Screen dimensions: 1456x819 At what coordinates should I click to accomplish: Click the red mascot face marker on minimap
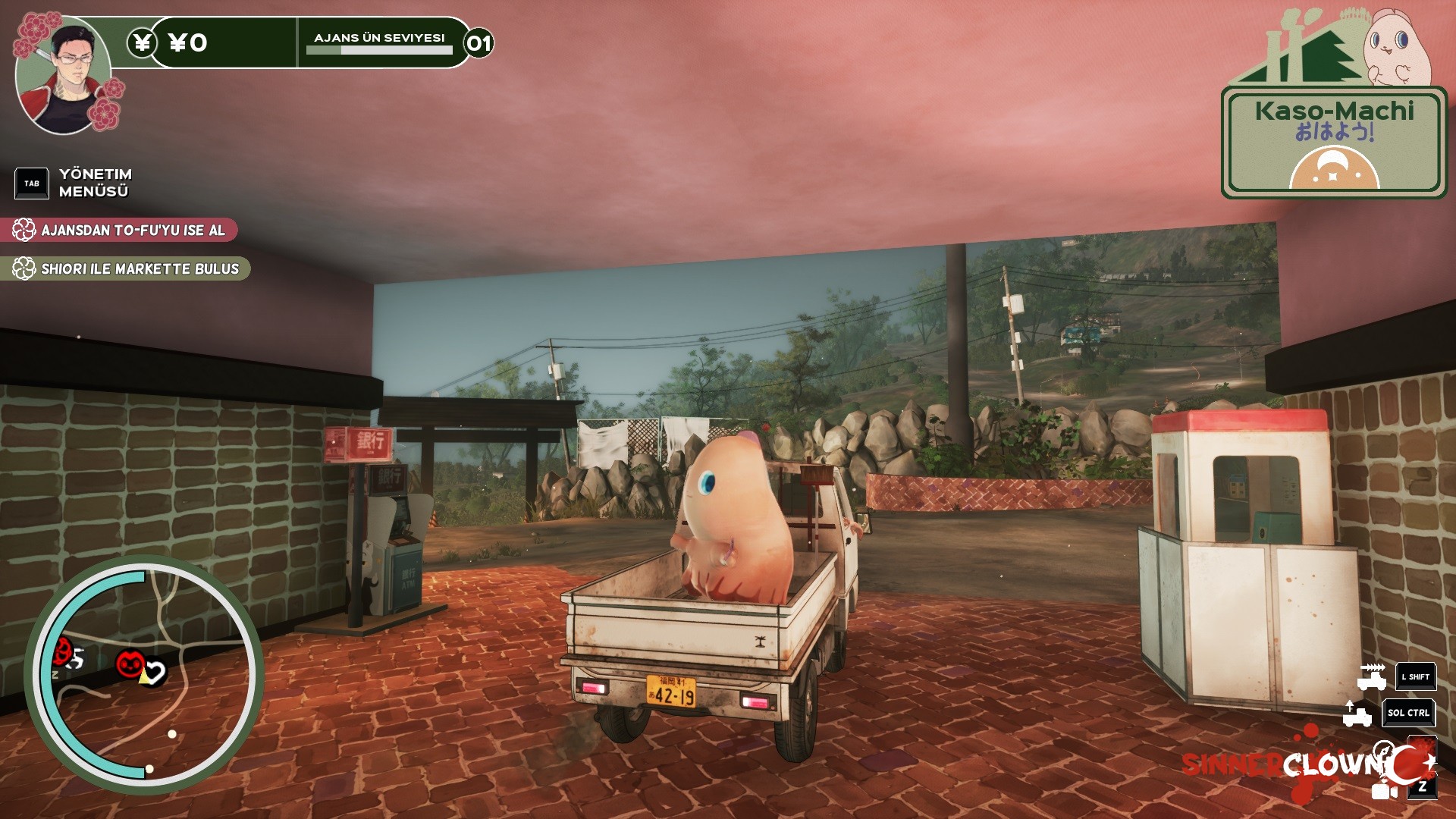[130, 664]
